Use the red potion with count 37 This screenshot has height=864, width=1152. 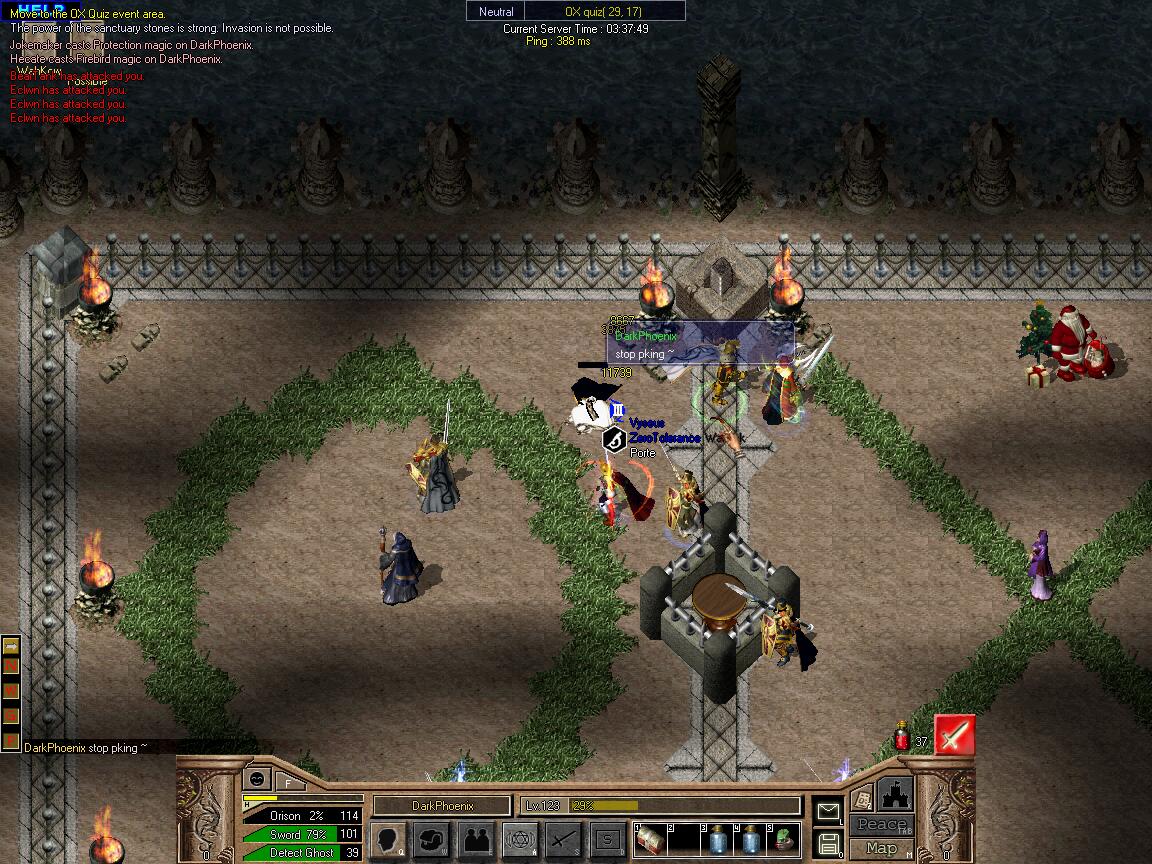(902, 739)
